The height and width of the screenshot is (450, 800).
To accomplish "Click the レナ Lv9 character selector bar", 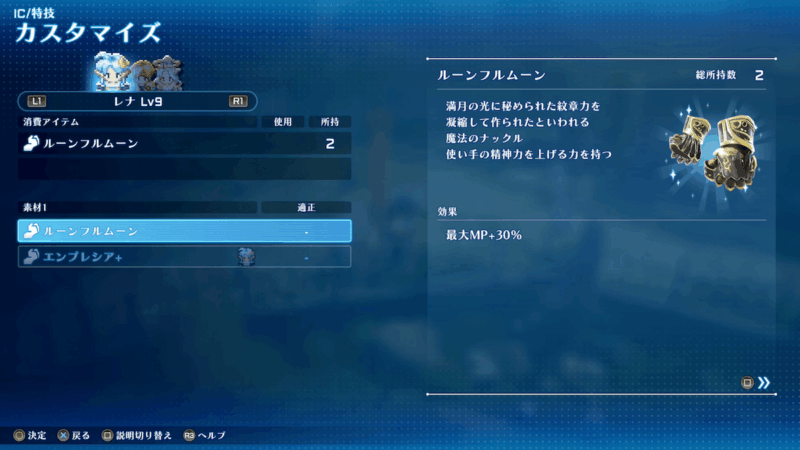I will click(x=138, y=101).
